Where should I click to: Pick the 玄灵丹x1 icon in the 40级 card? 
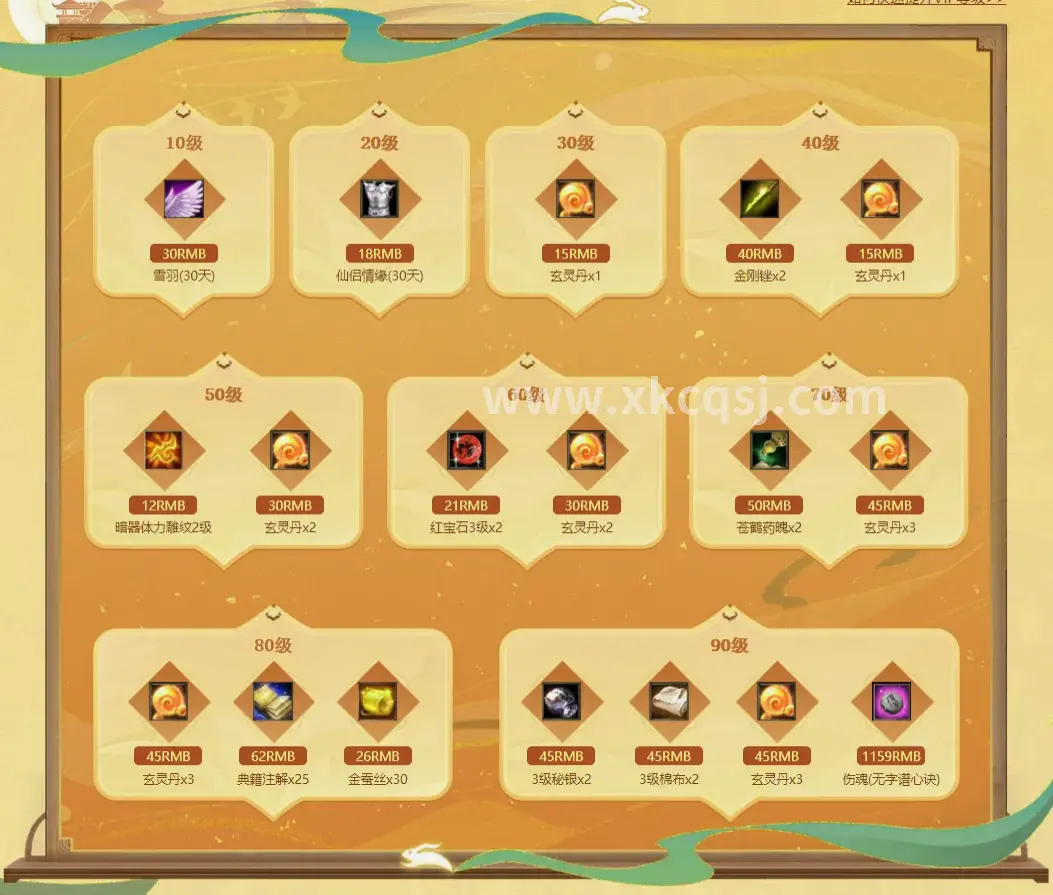(x=880, y=199)
